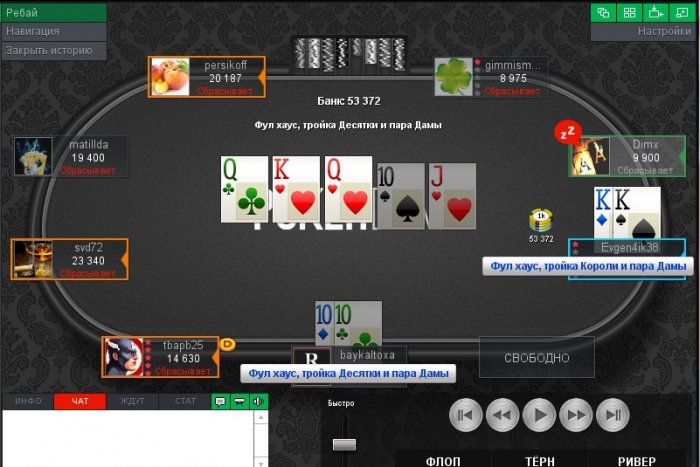Click the resize-window icon with the diagonal arrow

[x=682, y=13]
